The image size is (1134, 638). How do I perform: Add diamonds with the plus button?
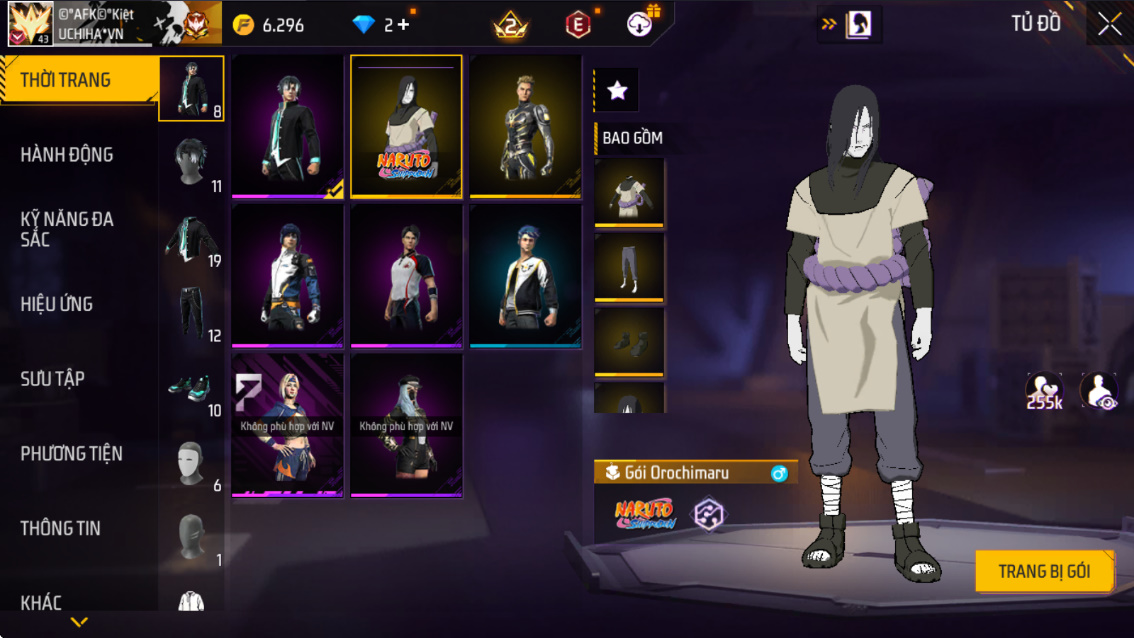click(404, 25)
